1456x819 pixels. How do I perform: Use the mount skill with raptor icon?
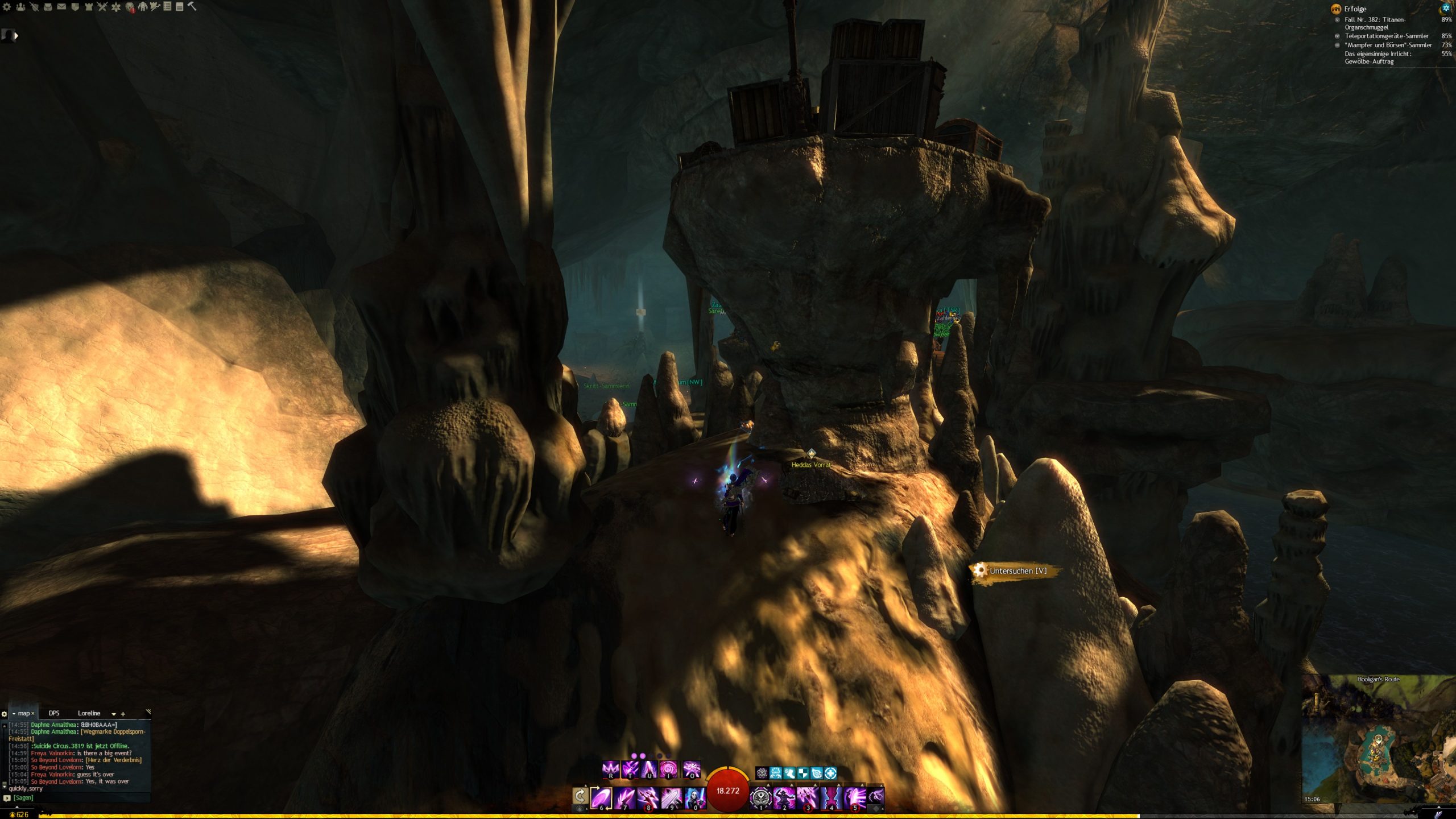pos(876,797)
